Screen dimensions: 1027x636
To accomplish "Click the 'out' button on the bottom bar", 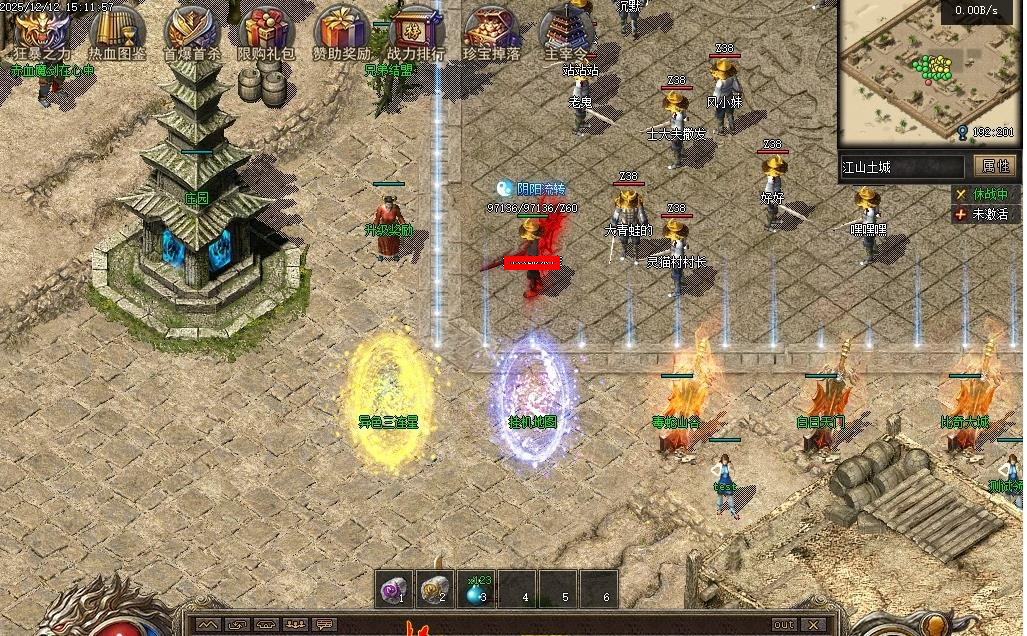I will [783, 625].
